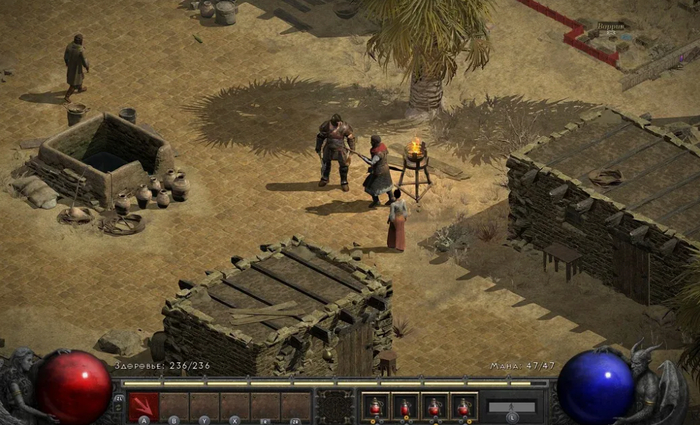Click the gray skill slot beside the mana orb
The width and height of the screenshot is (700, 425).
512,407
